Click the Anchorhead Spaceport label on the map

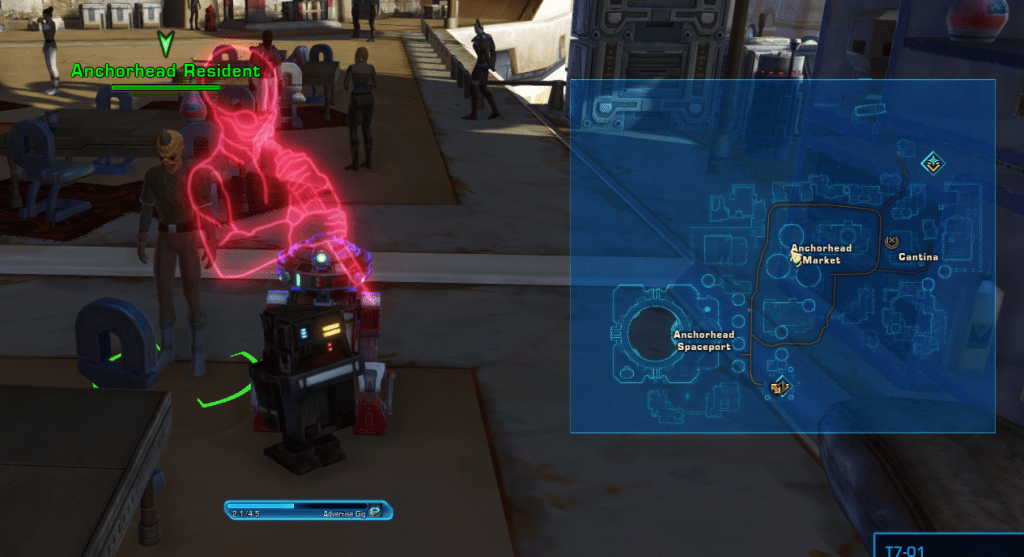(x=704, y=341)
